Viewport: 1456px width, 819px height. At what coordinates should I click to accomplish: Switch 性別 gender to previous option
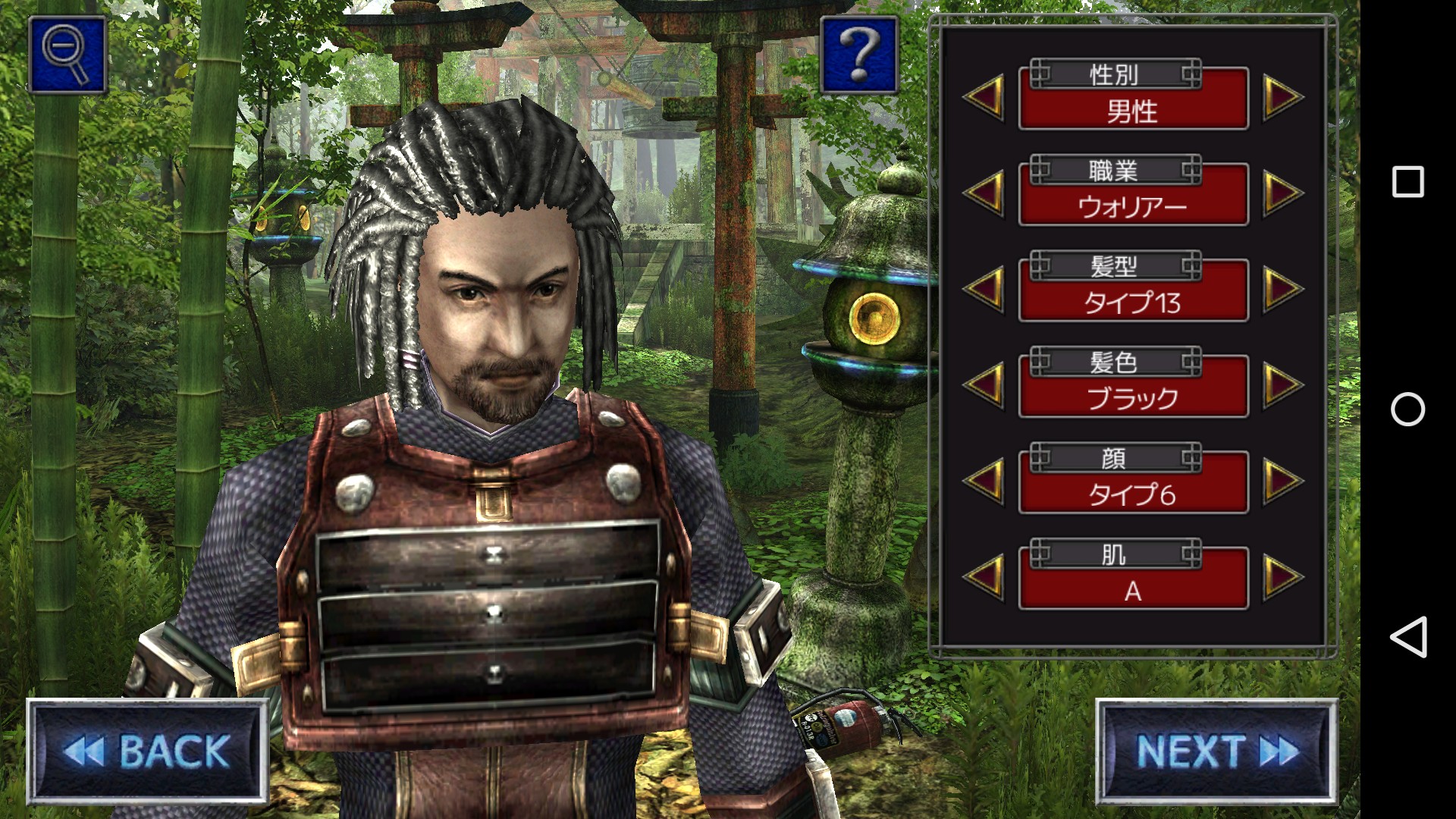click(x=985, y=97)
